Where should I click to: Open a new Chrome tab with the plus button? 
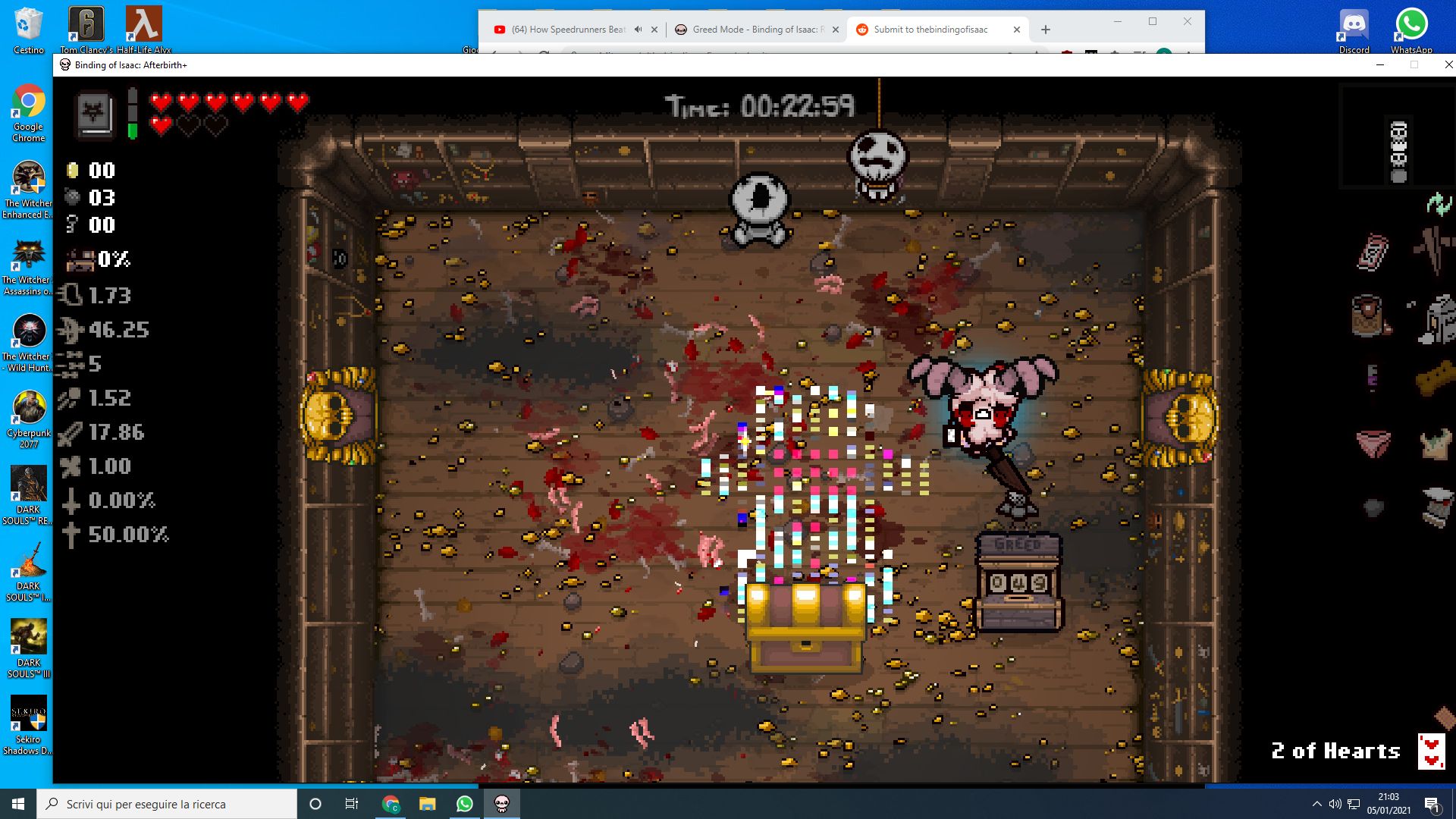coord(1045,29)
